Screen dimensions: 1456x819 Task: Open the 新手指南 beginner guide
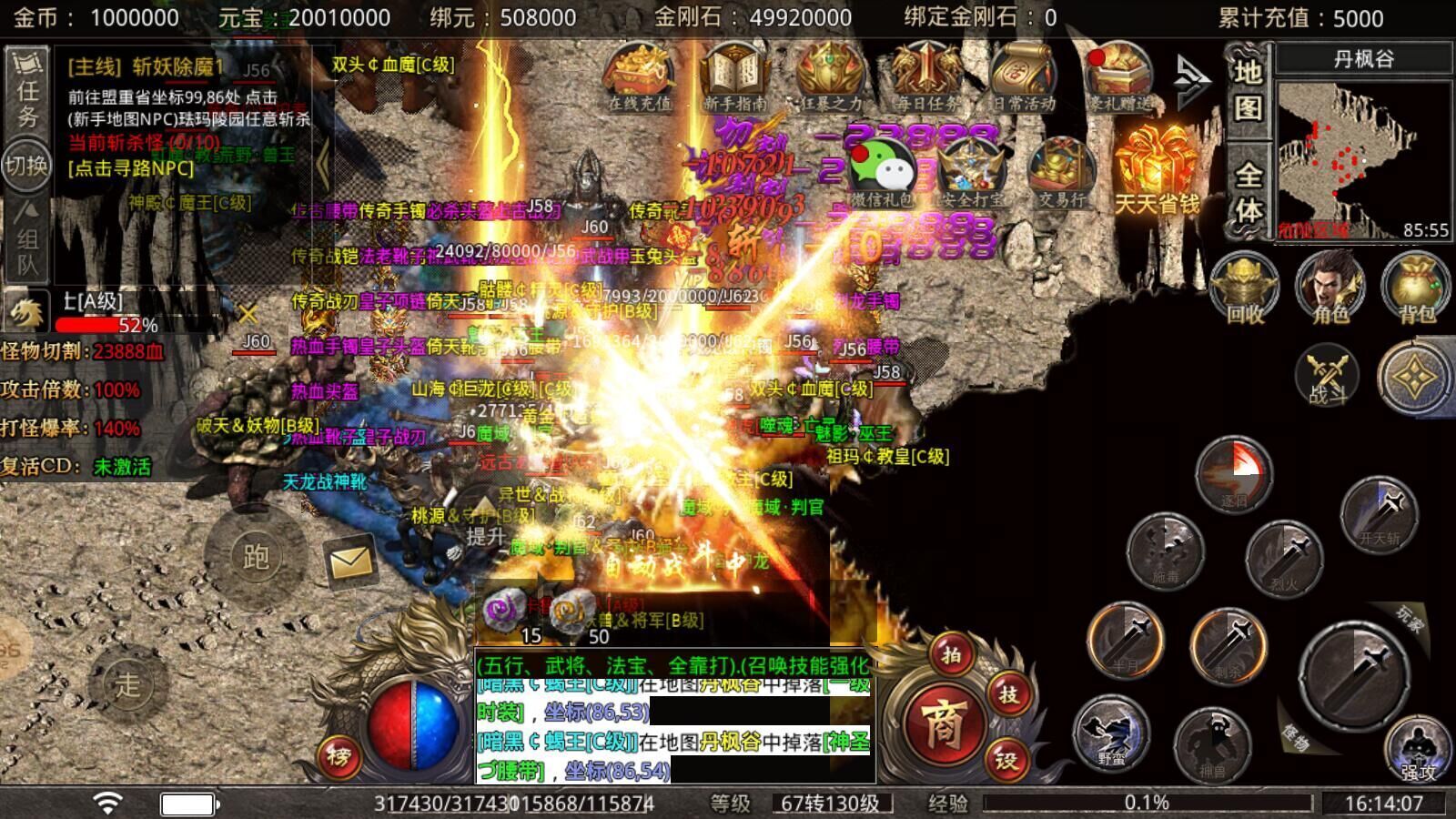coord(735,78)
